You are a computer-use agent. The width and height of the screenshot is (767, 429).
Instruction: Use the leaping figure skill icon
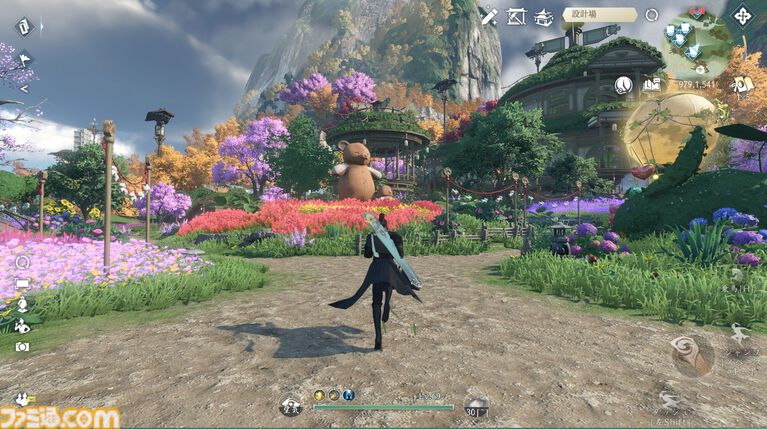[x=739, y=333]
